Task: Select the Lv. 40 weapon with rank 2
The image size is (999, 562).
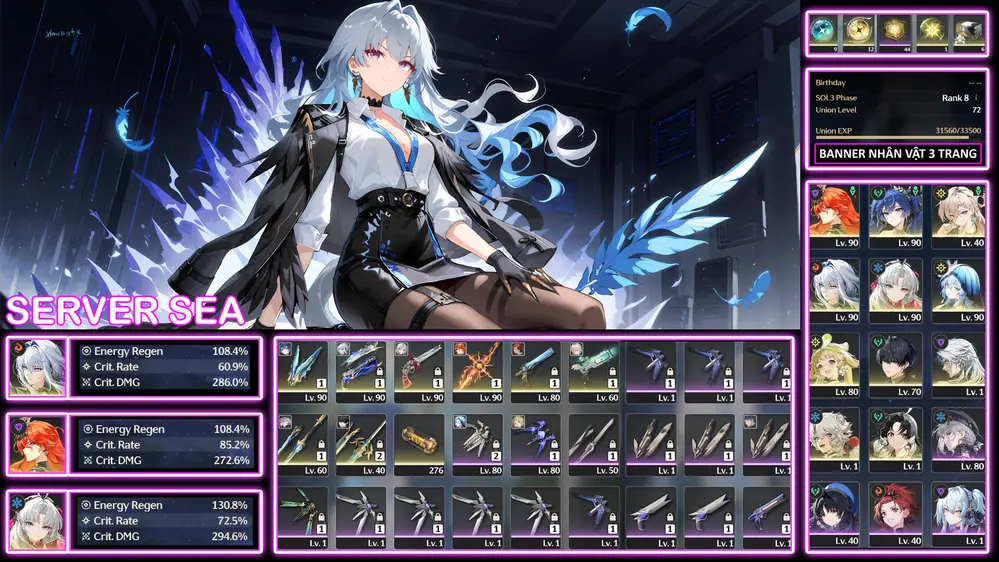Action: [361, 443]
